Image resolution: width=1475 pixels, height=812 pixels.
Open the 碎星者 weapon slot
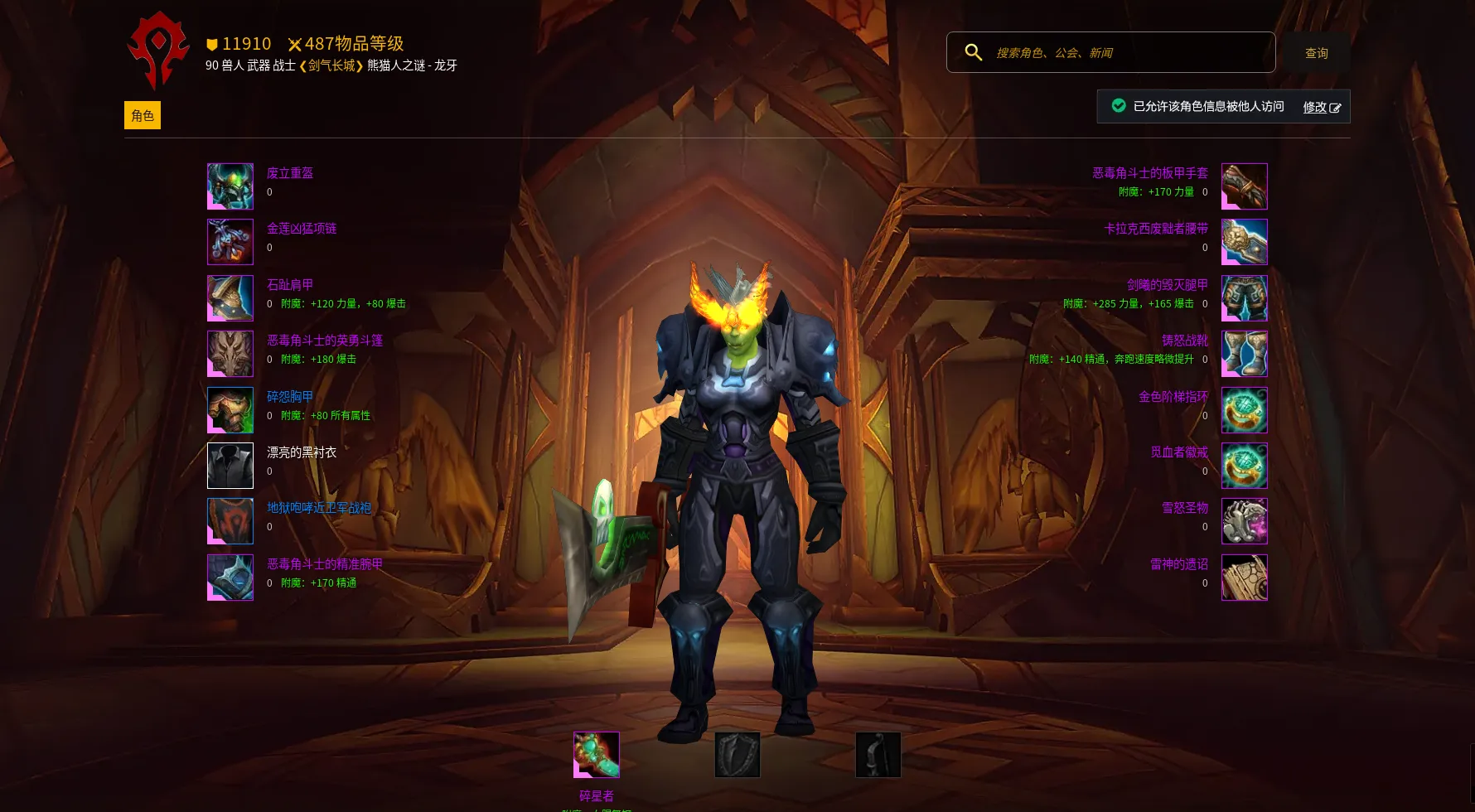pos(597,755)
